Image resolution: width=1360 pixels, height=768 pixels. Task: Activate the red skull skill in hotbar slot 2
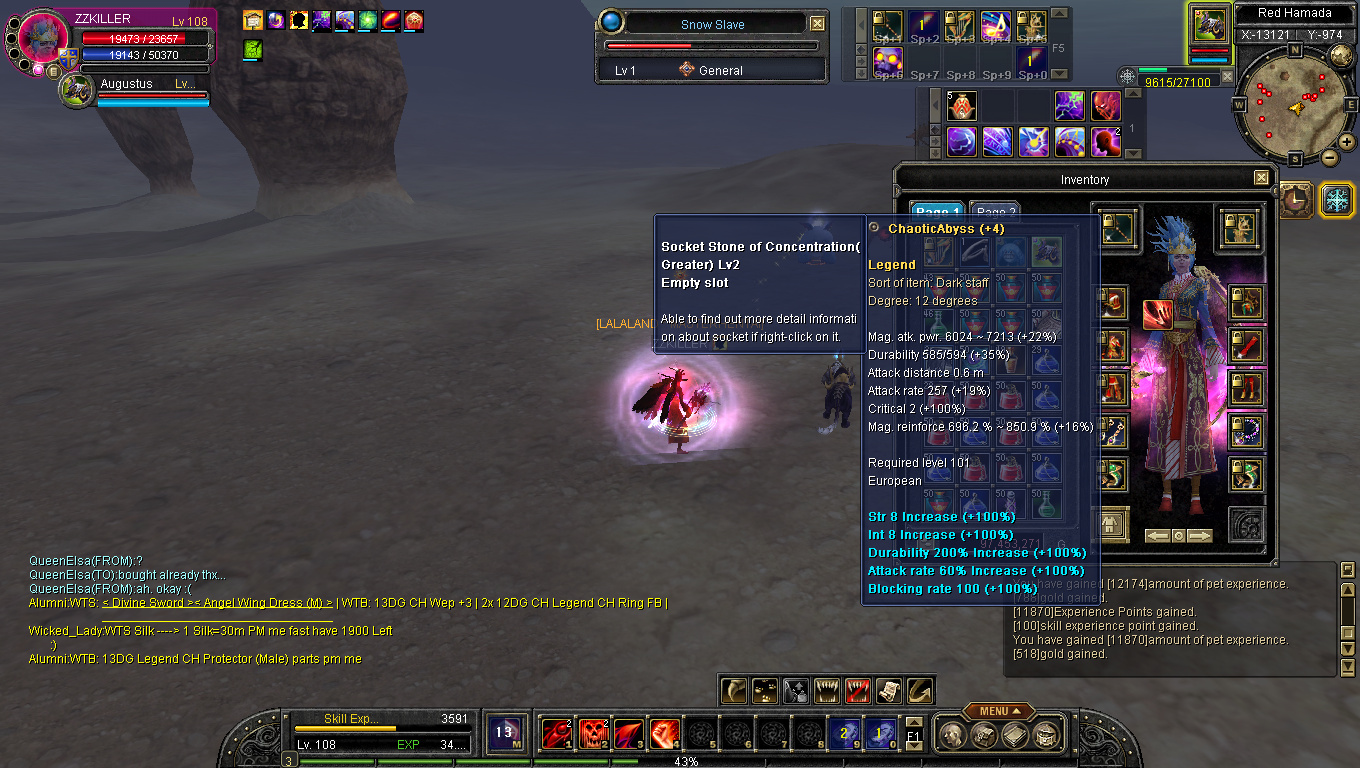(593, 733)
